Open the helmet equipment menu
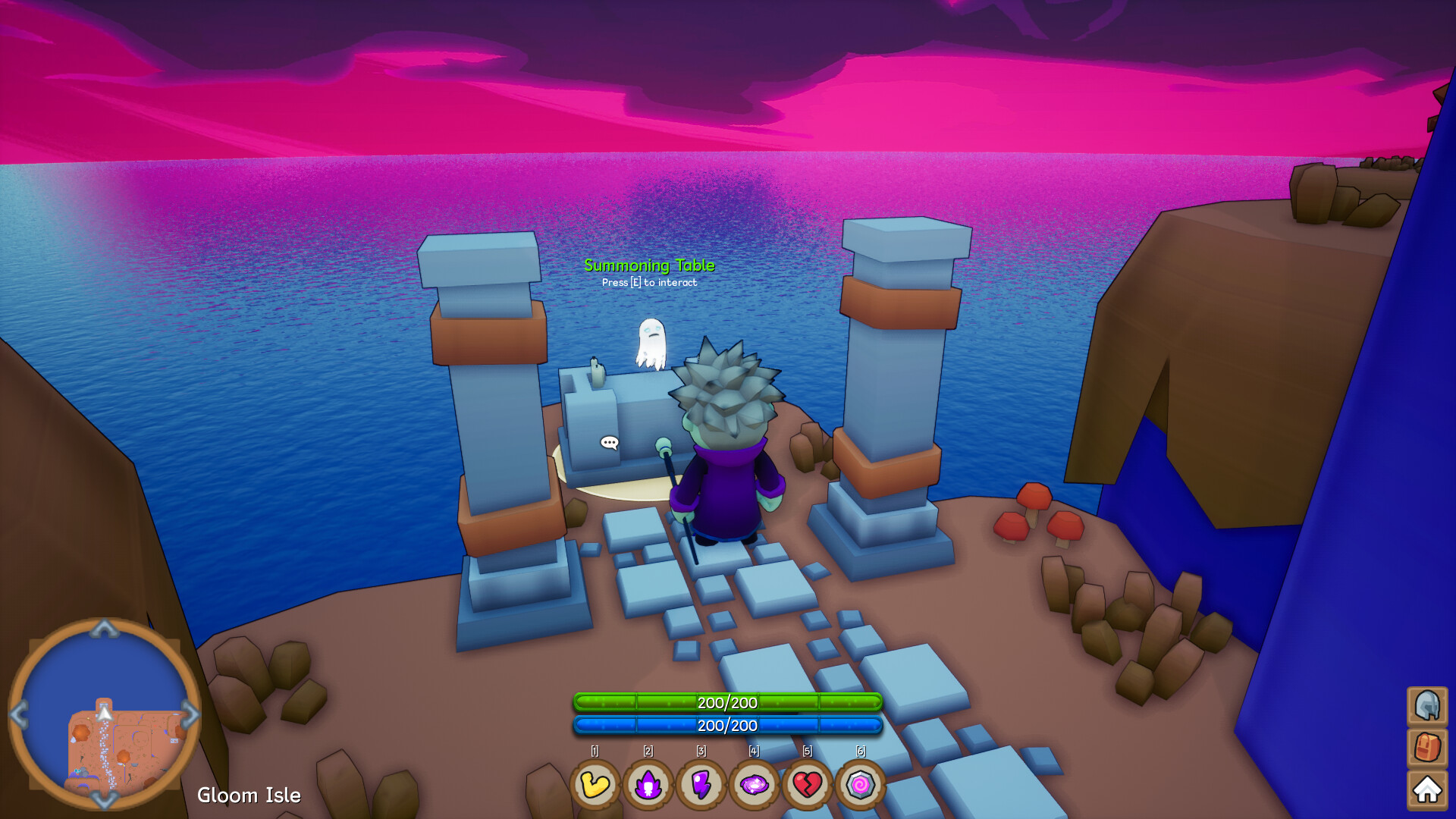This screenshot has height=819, width=1456. [1427, 706]
